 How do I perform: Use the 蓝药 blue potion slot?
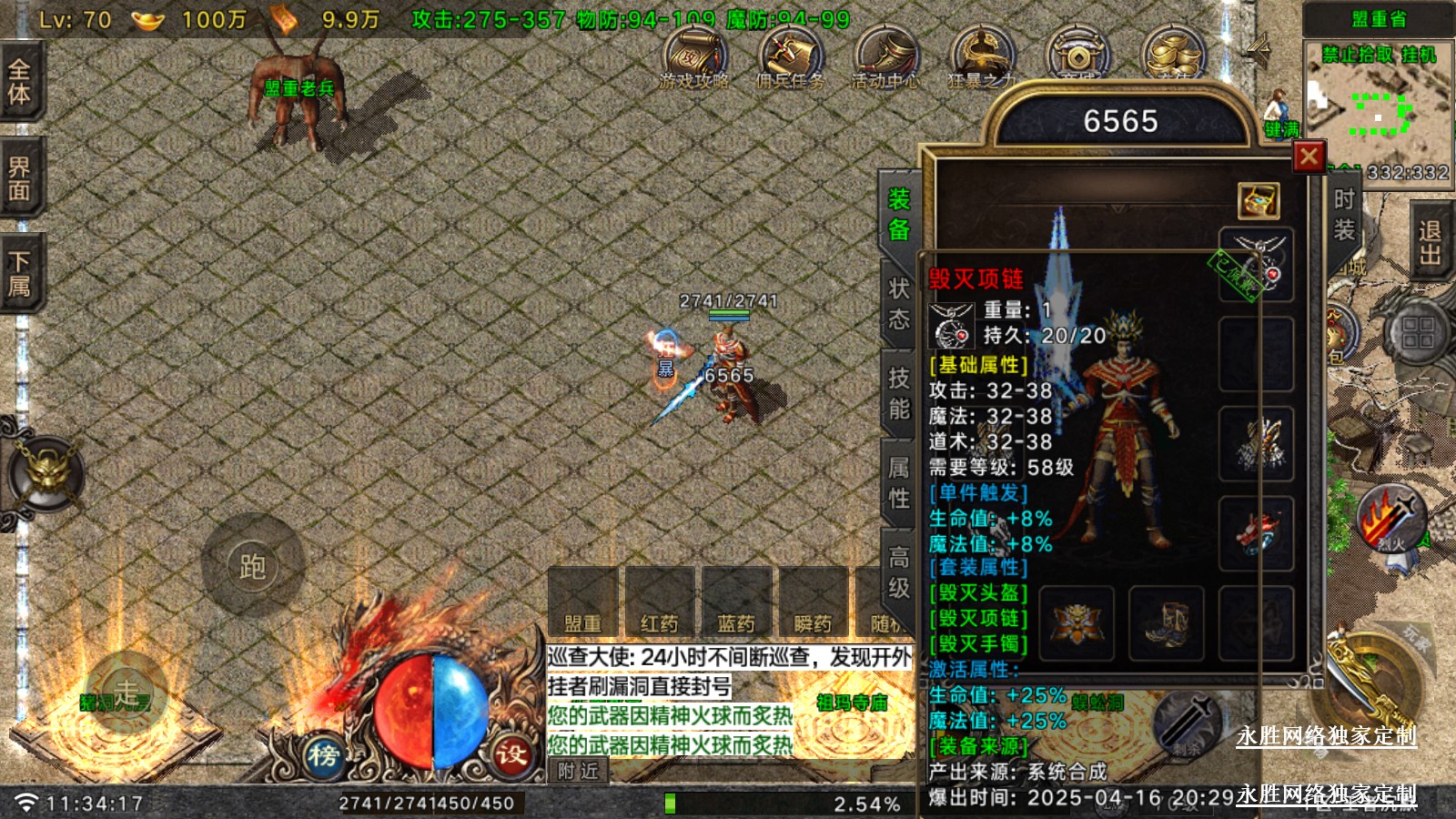pyautogui.click(x=736, y=602)
